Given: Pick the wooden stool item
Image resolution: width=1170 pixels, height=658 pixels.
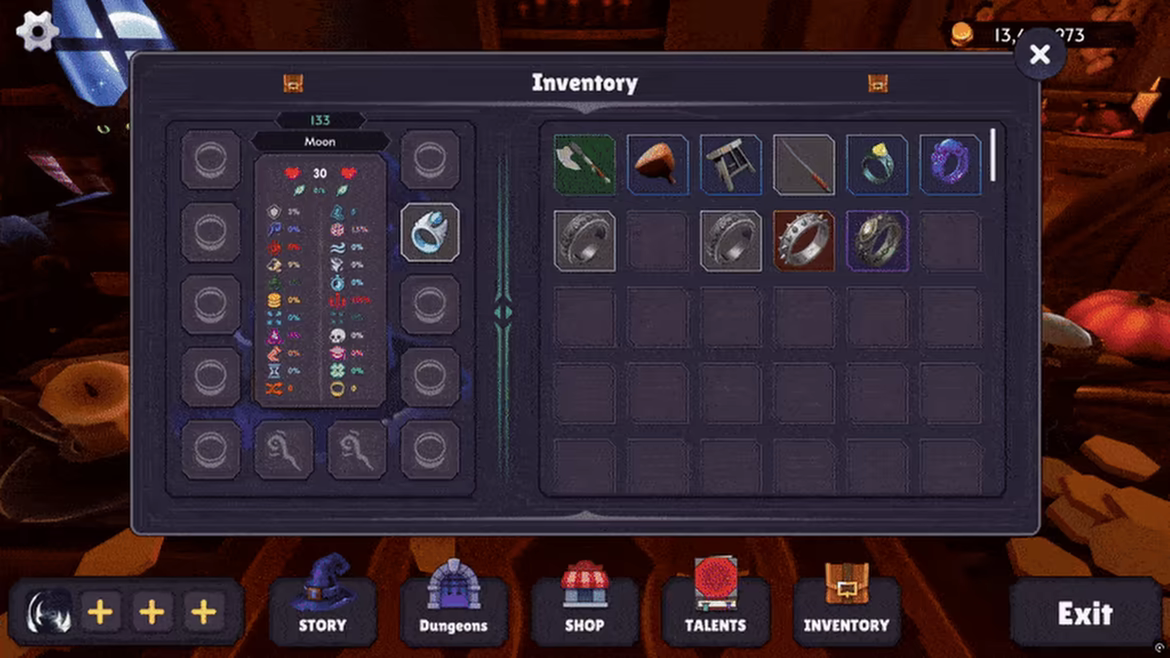Looking at the screenshot, I should click(x=730, y=165).
